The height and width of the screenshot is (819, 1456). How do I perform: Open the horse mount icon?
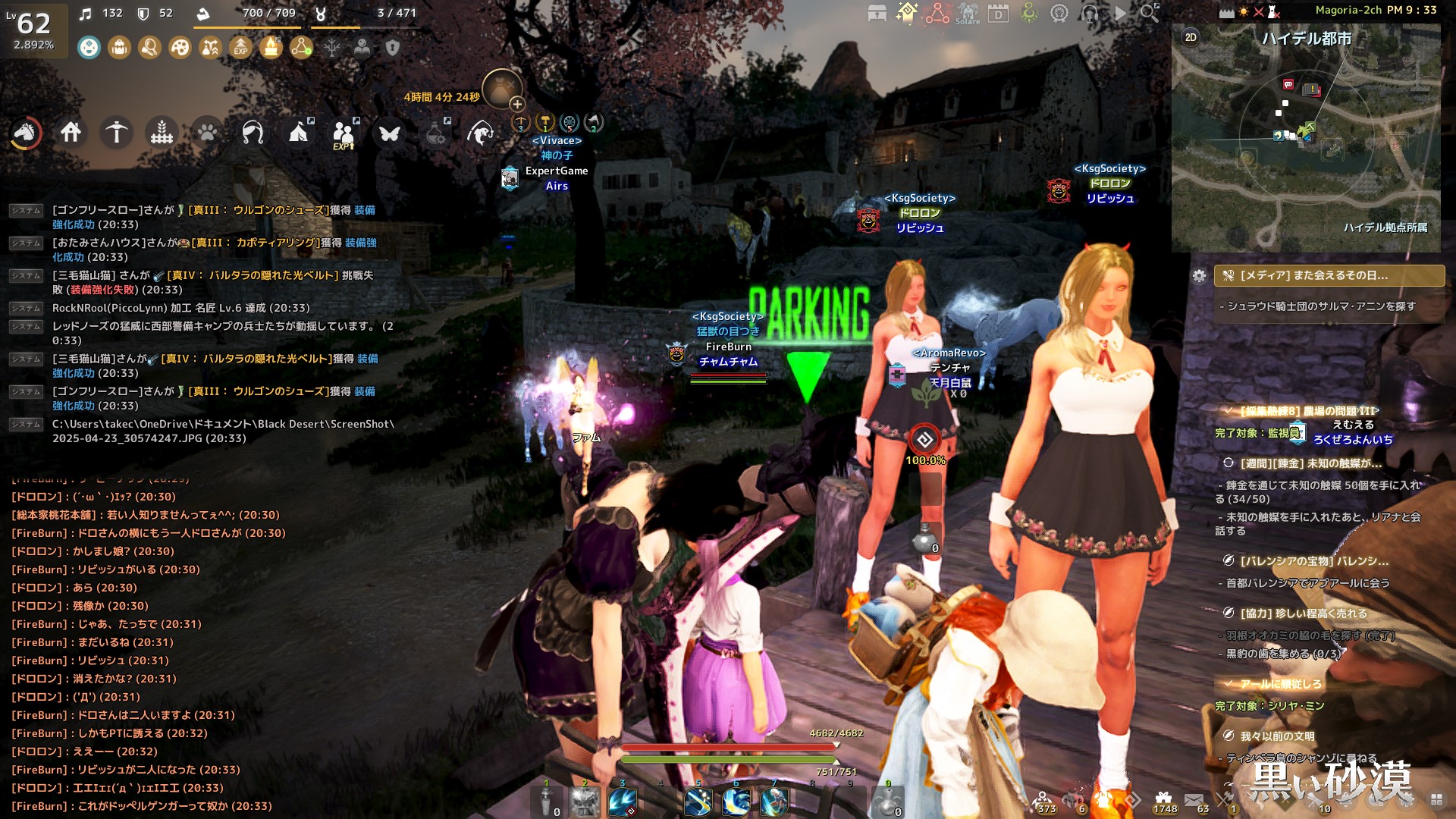[25, 133]
